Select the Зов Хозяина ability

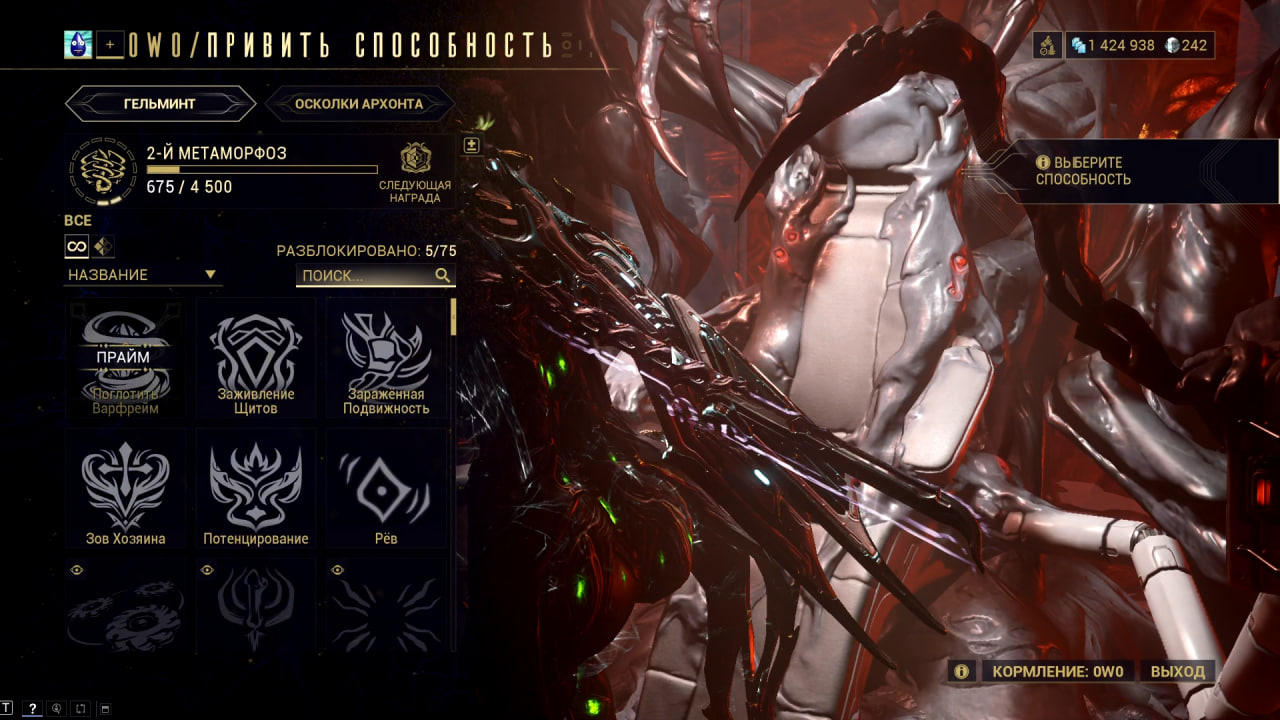(x=125, y=488)
